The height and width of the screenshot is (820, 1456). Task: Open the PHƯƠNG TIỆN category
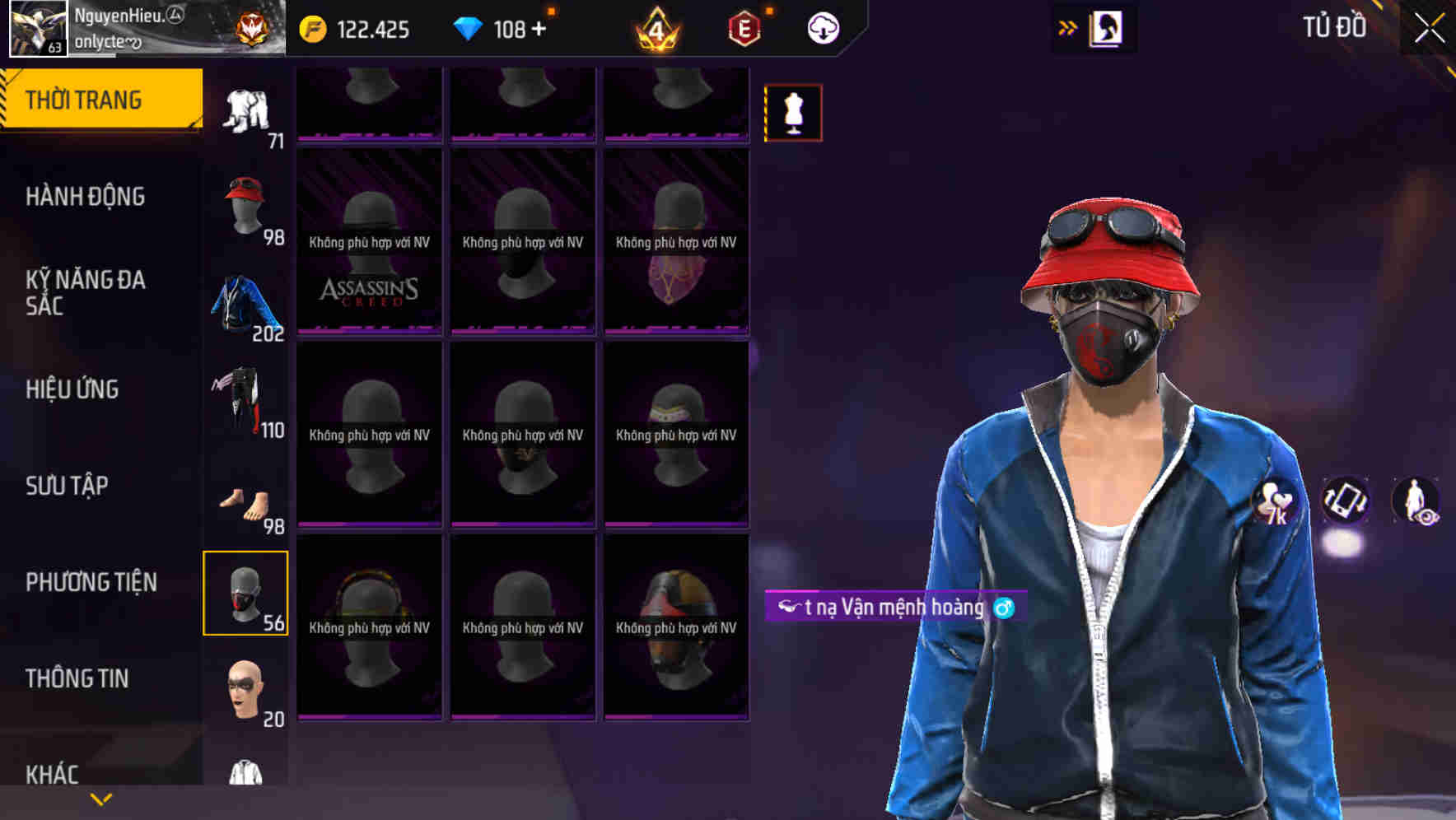pyautogui.click(x=89, y=582)
